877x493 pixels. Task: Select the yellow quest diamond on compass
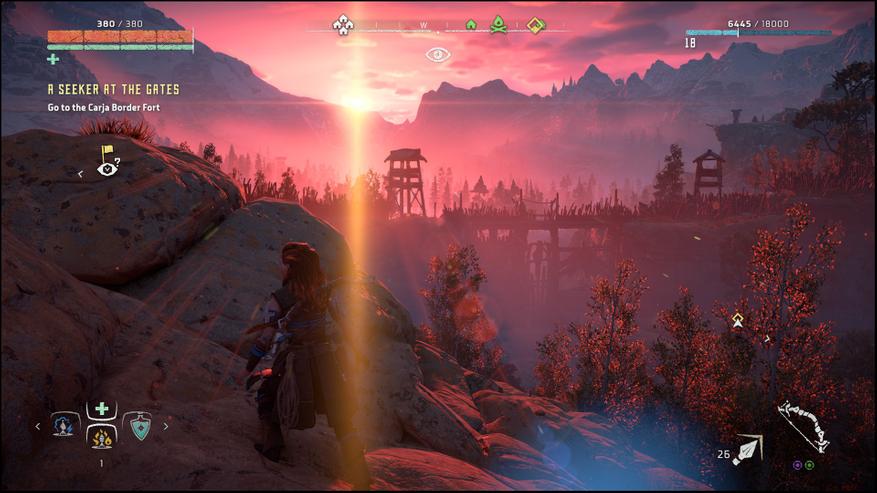pyautogui.click(x=537, y=24)
